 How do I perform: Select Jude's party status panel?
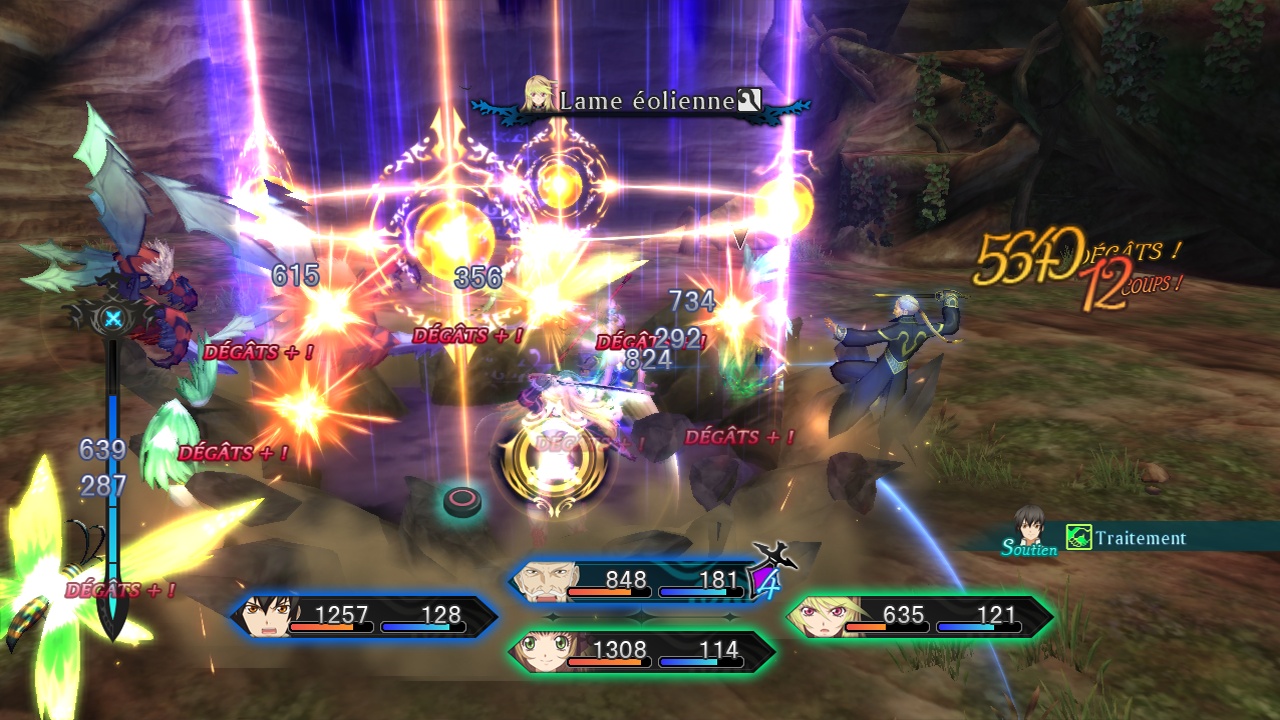[365, 616]
